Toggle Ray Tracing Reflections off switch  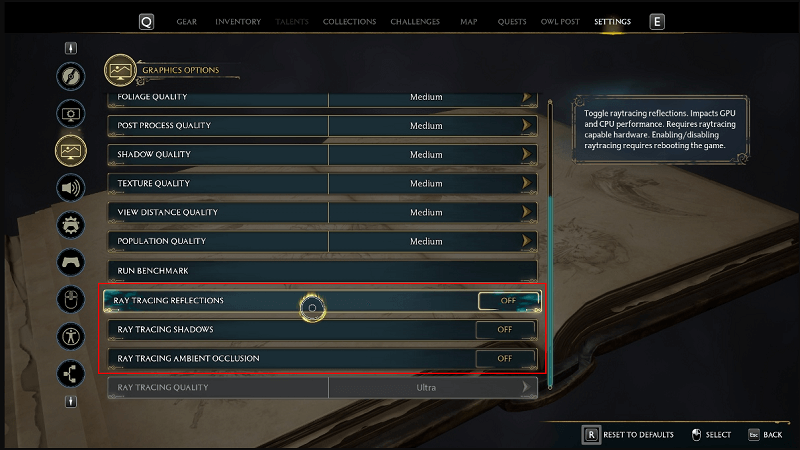click(508, 300)
